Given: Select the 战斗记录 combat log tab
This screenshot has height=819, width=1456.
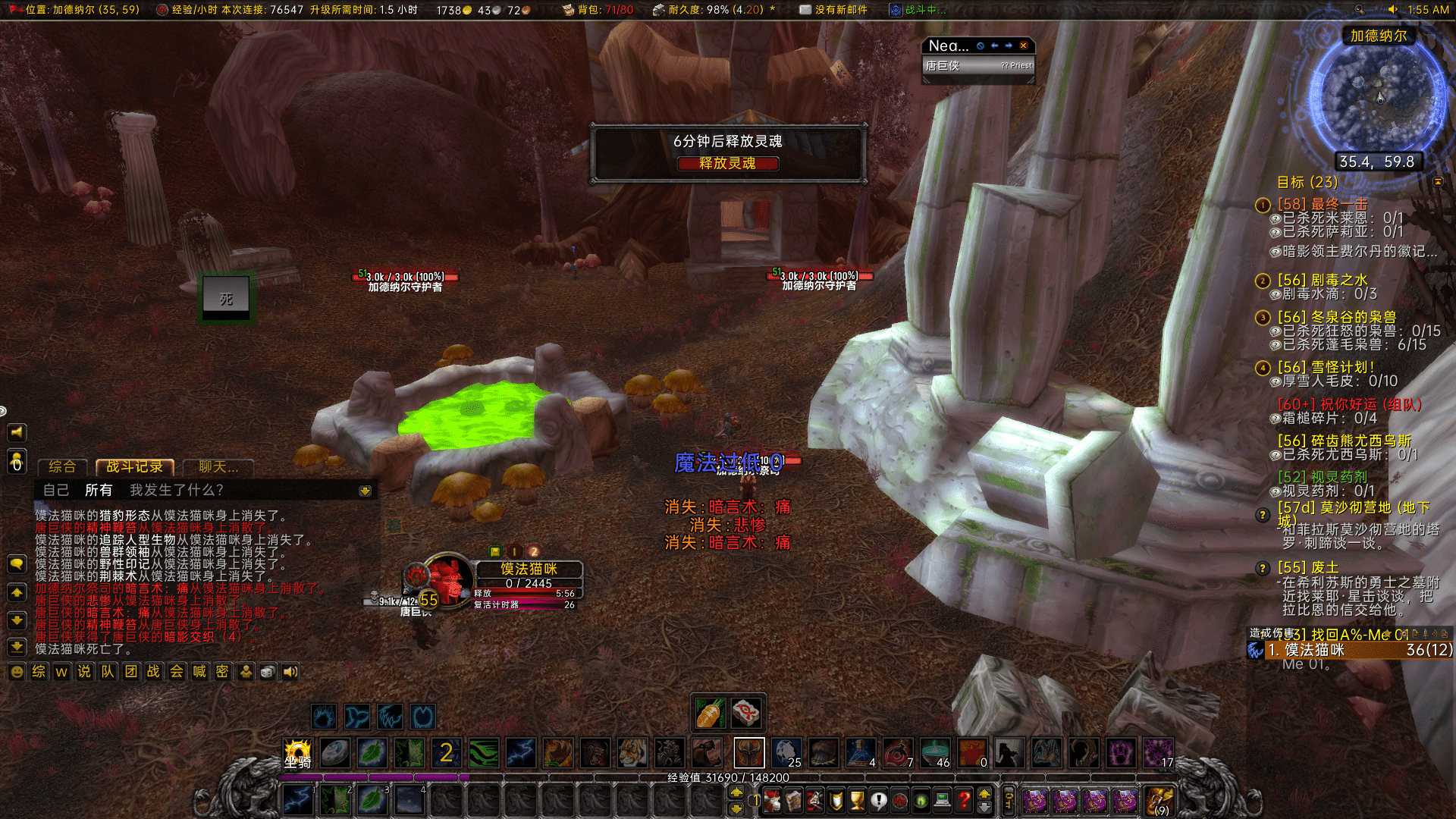Looking at the screenshot, I should [x=134, y=467].
